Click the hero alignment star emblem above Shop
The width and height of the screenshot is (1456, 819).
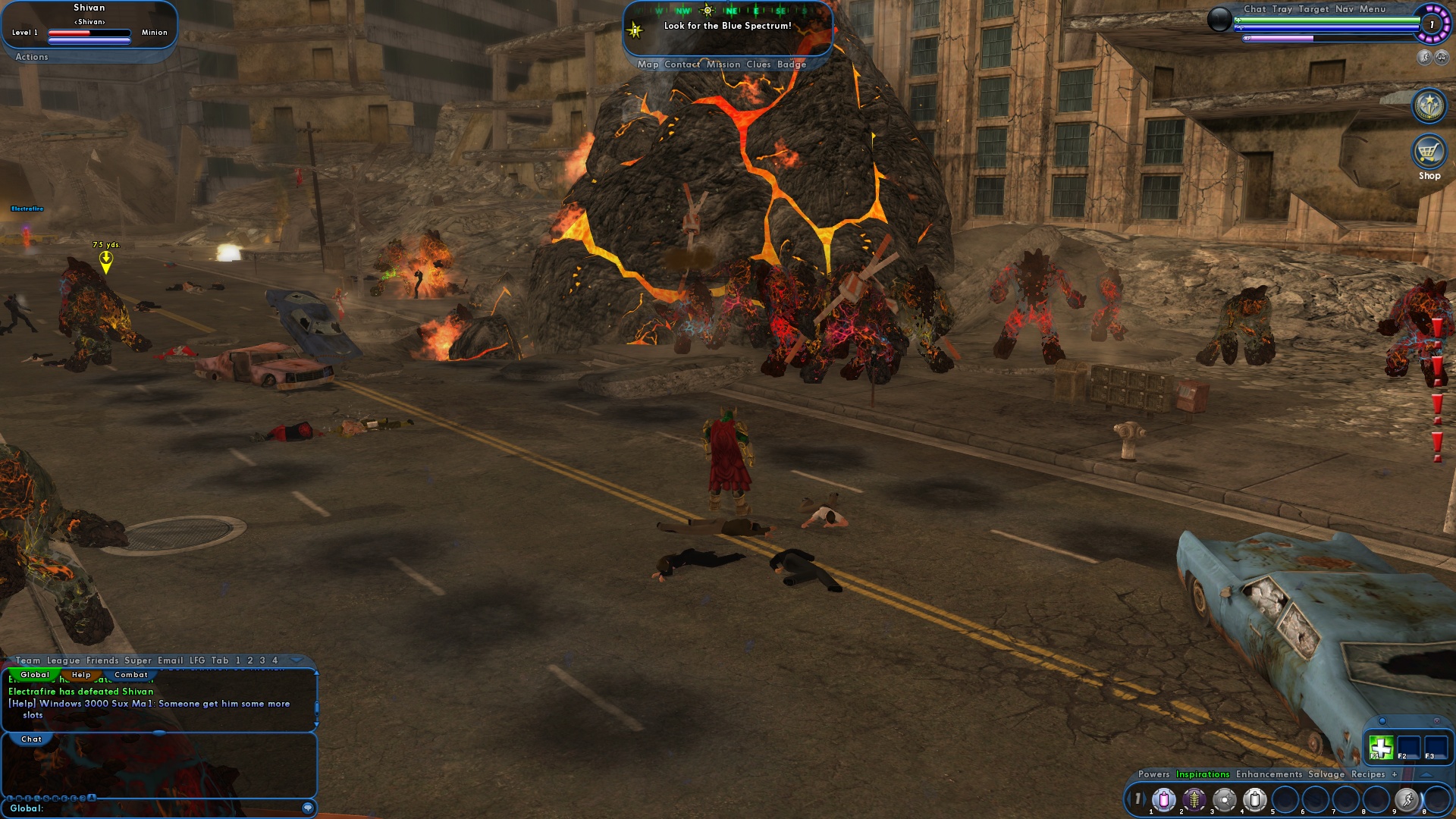point(1428,106)
